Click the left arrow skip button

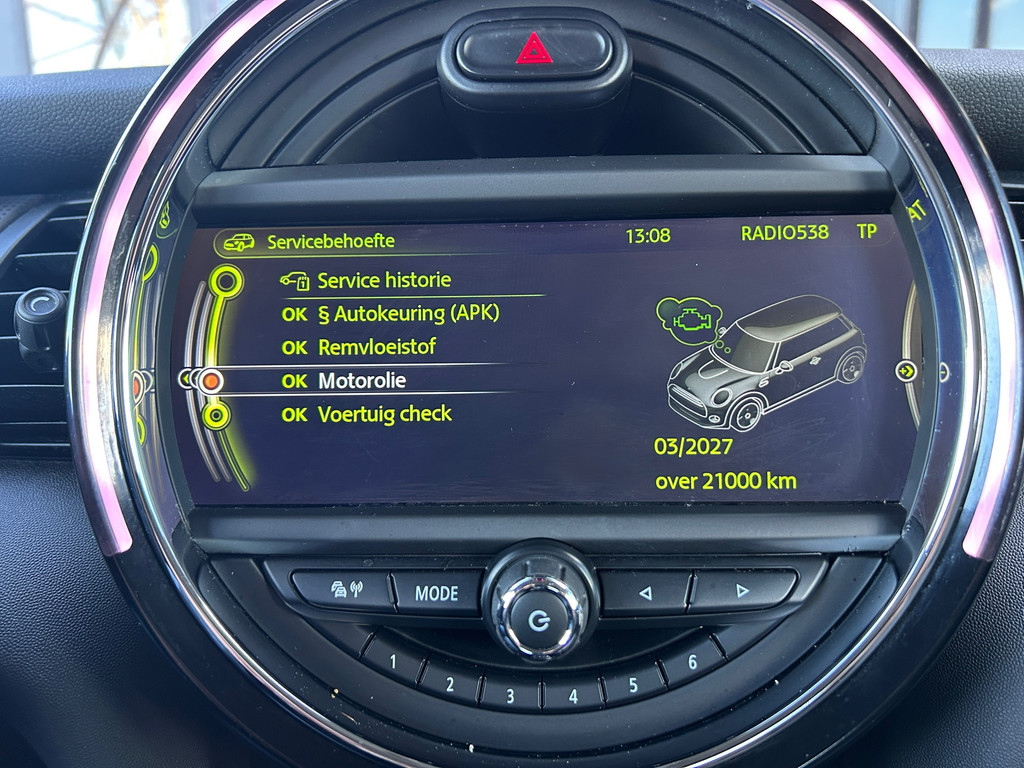pos(645,593)
